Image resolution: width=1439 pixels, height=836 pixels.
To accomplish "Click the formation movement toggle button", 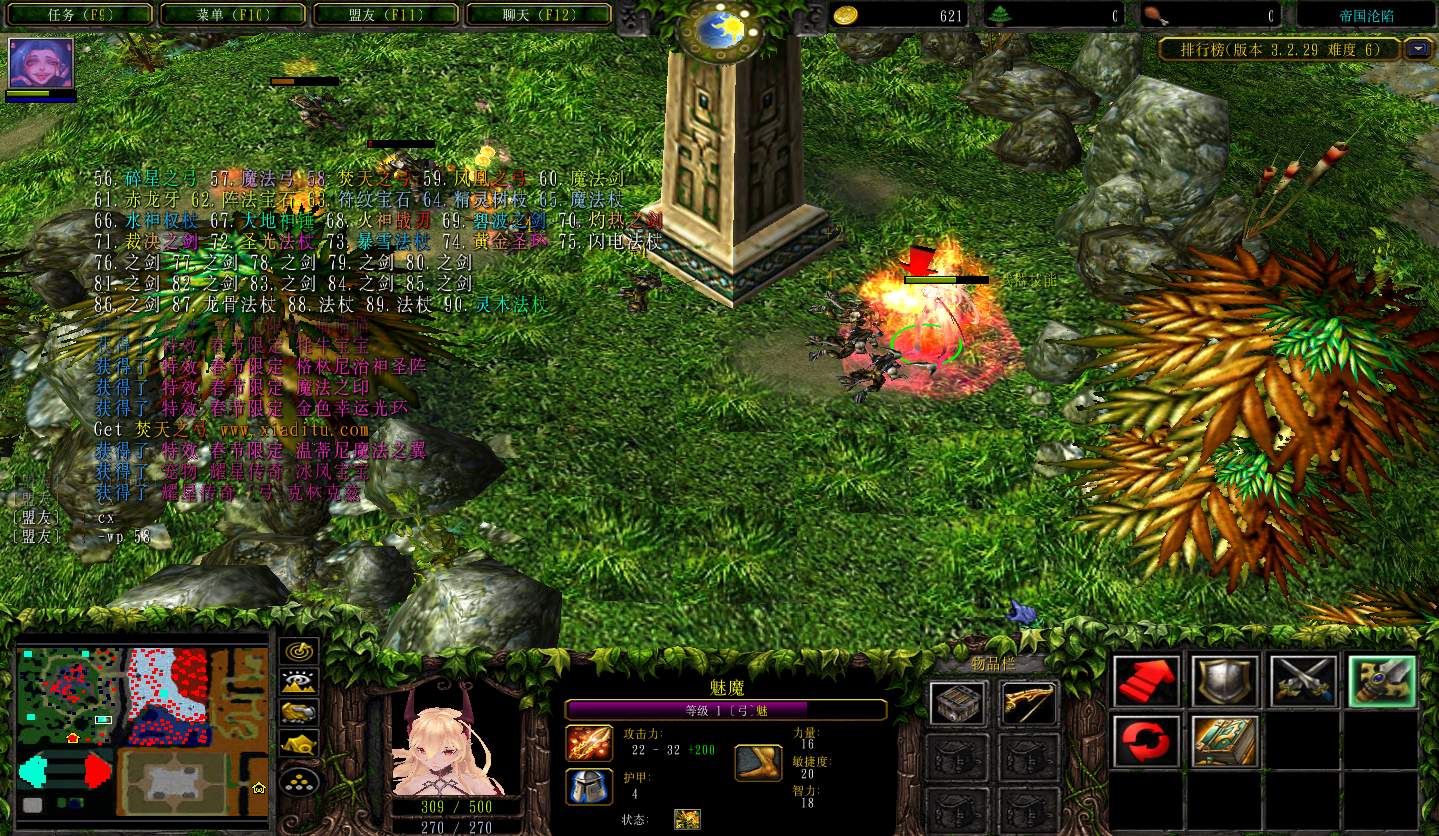I will point(298,779).
